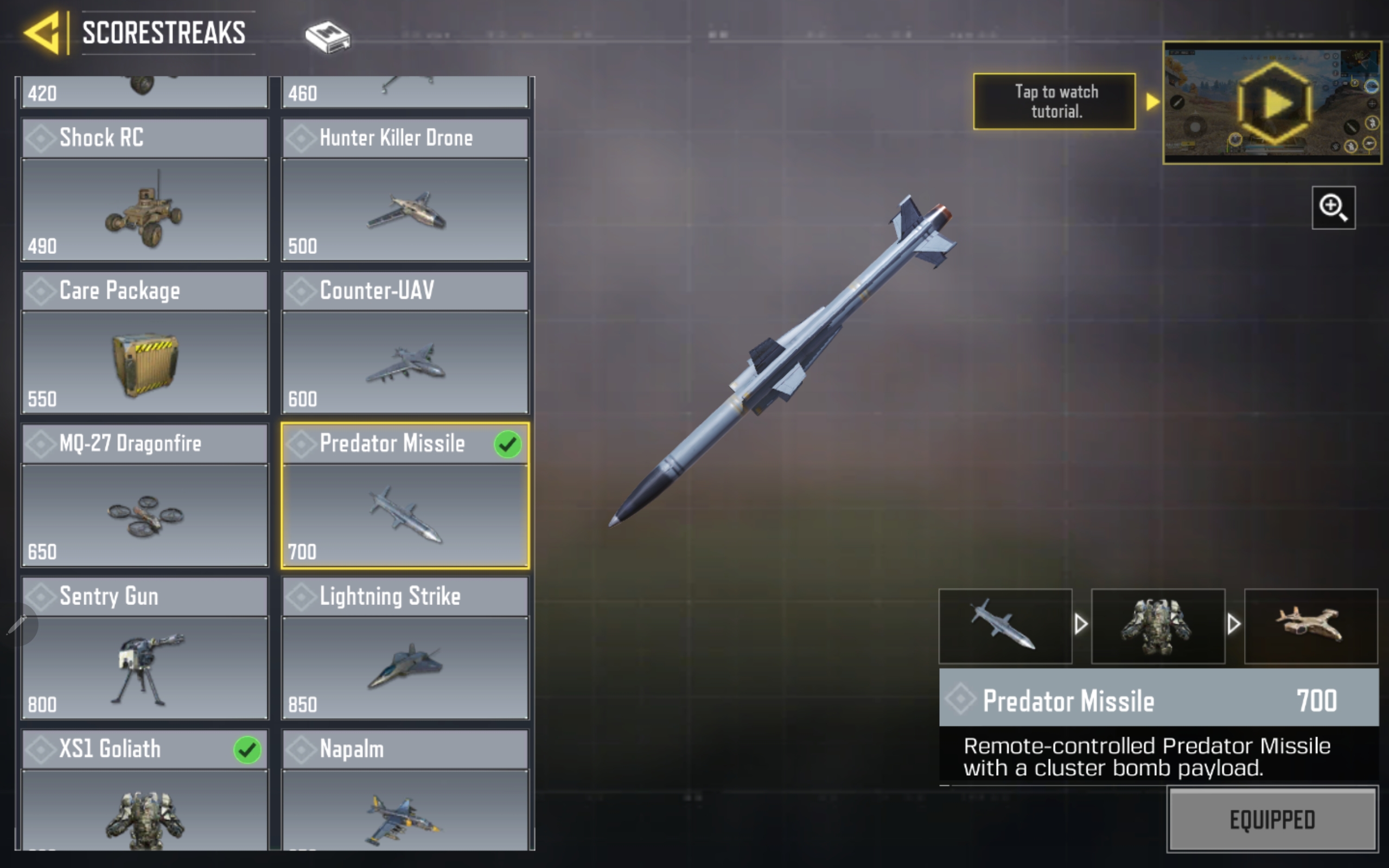Click the Equipped button
This screenshot has height=868, width=1389.
[x=1272, y=819]
